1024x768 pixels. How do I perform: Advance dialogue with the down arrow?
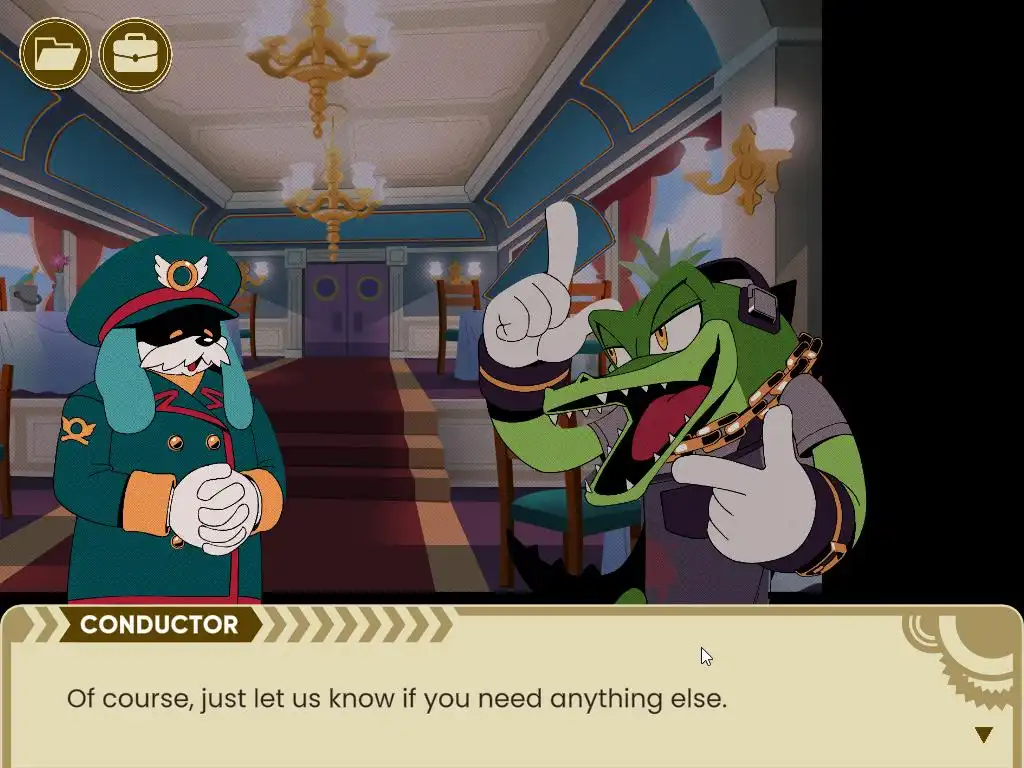pos(983,735)
